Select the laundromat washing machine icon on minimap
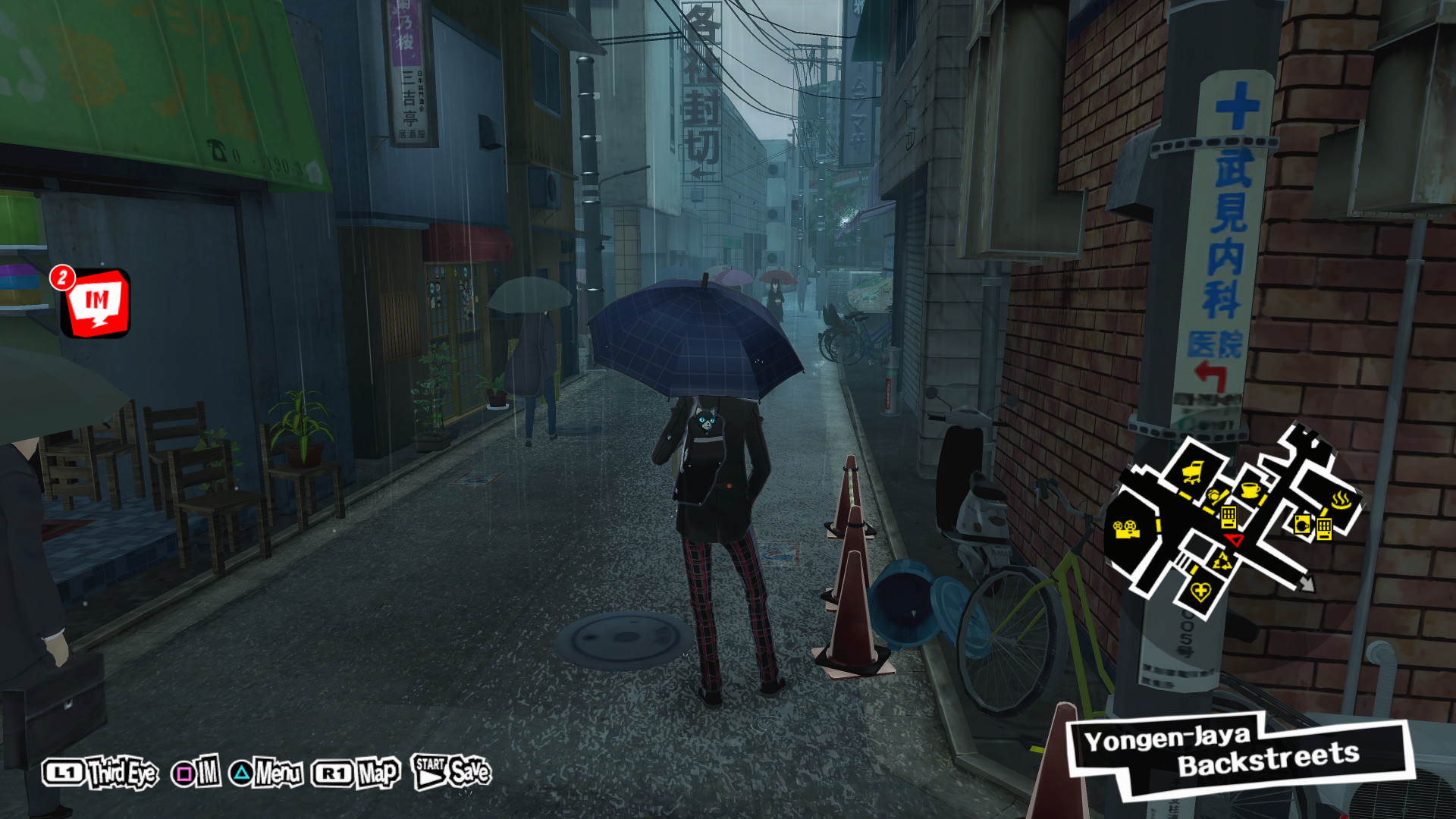Image resolution: width=1456 pixels, height=819 pixels. (x=1302, y=524)
